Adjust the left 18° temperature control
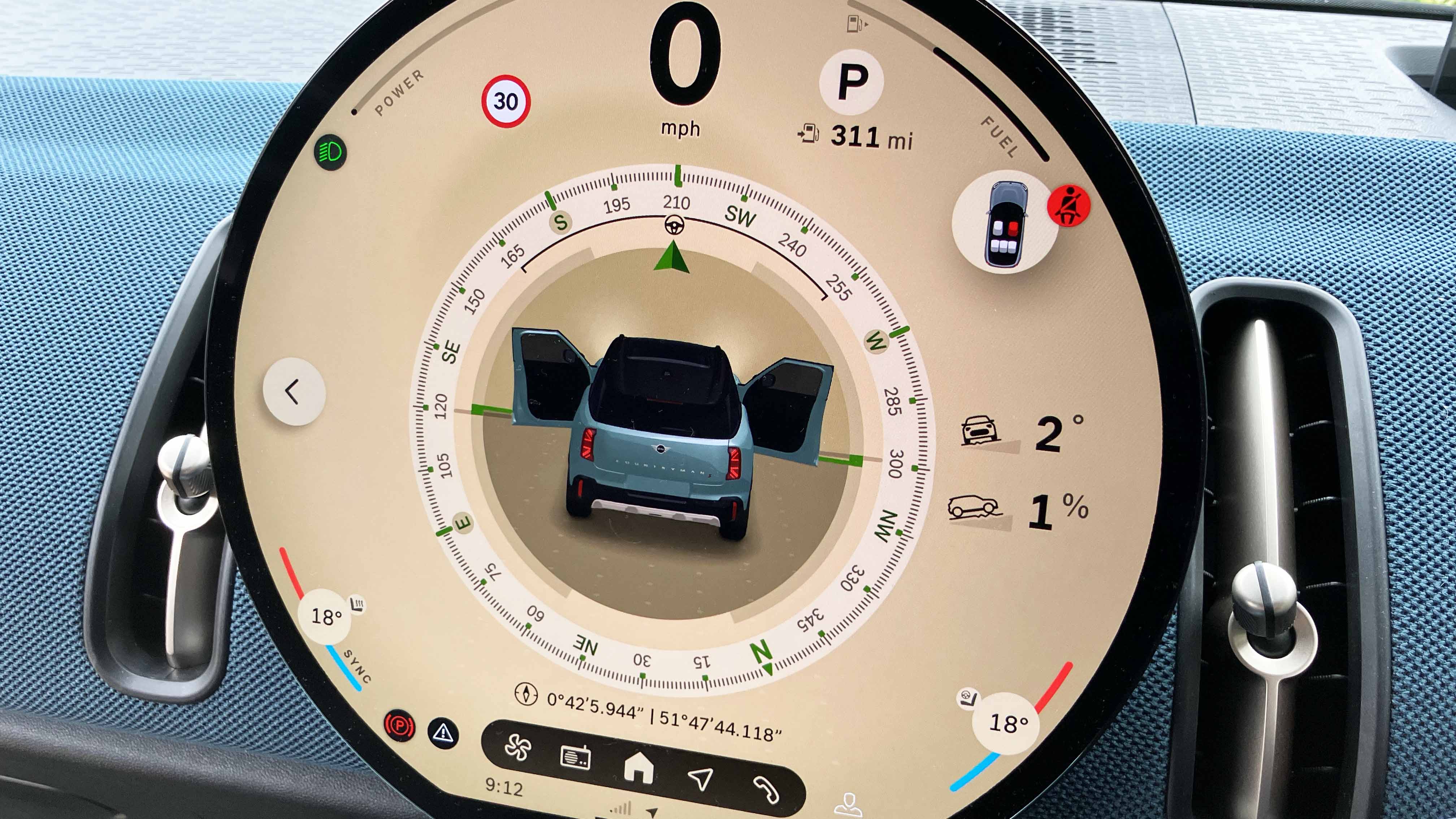This screenshot has height=819, width=1456. (x=326, y=616)
